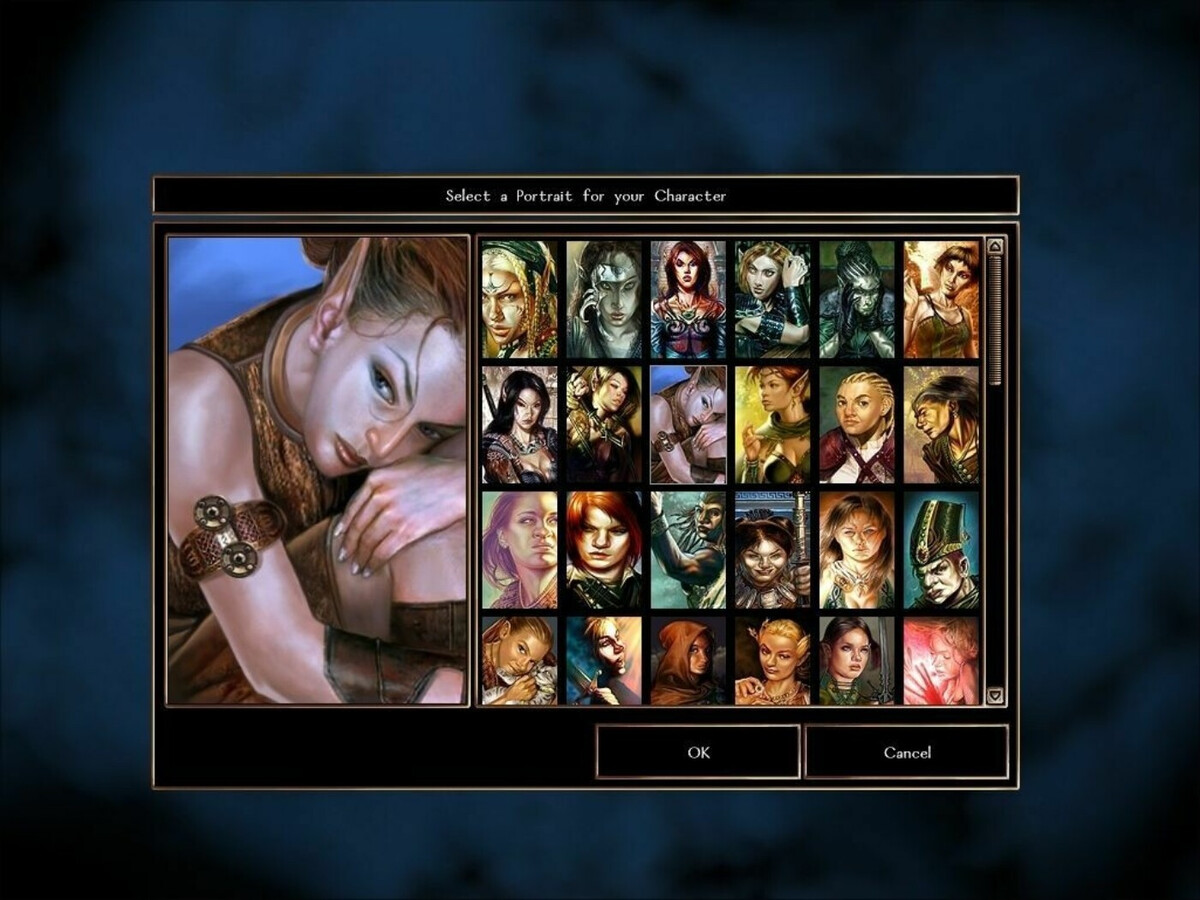Screen dimensions: 1200x900
Task: Choose the silver-masked woman portrait
Action: pyautogui.click(x=604, y=299)
